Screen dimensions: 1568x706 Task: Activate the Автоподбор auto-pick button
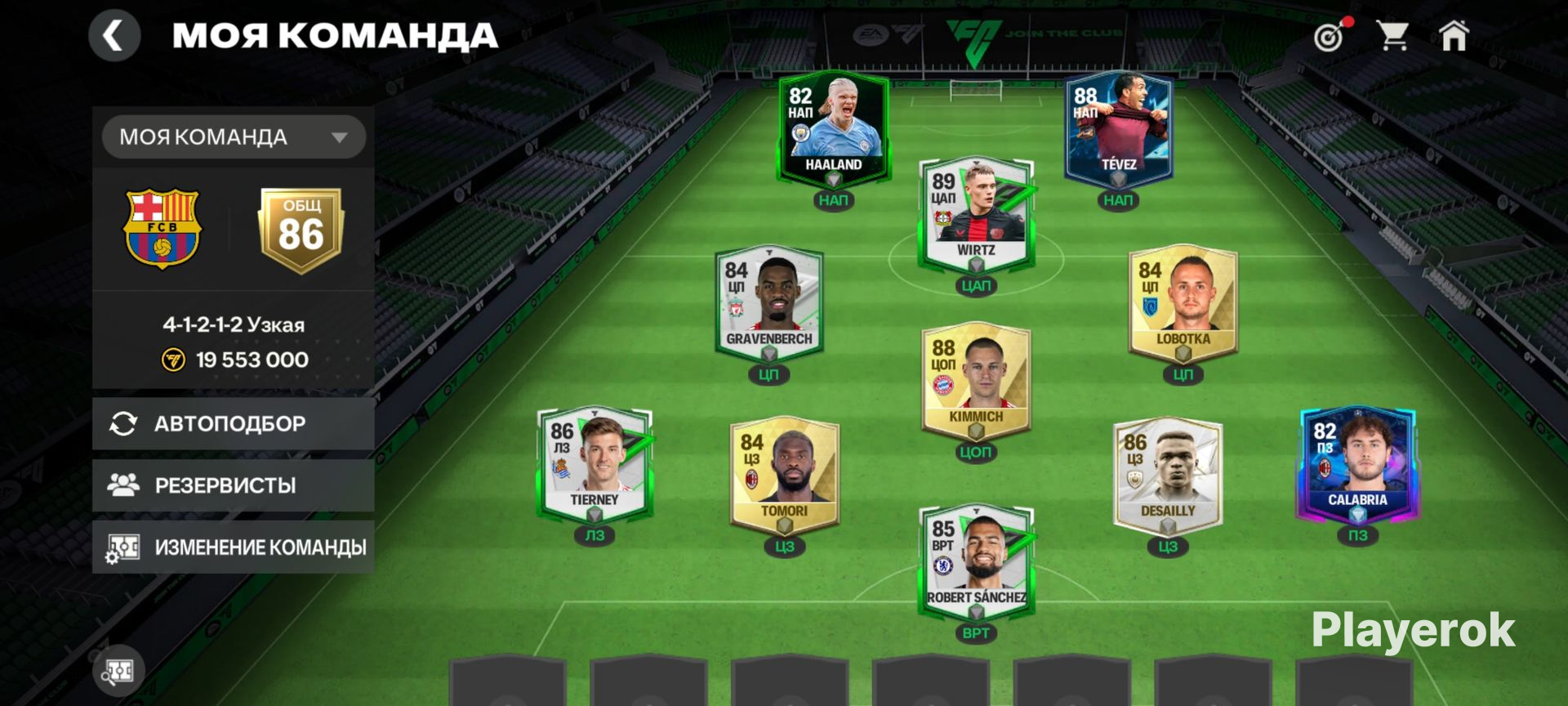pyautogui.click(x=234, y=423)
